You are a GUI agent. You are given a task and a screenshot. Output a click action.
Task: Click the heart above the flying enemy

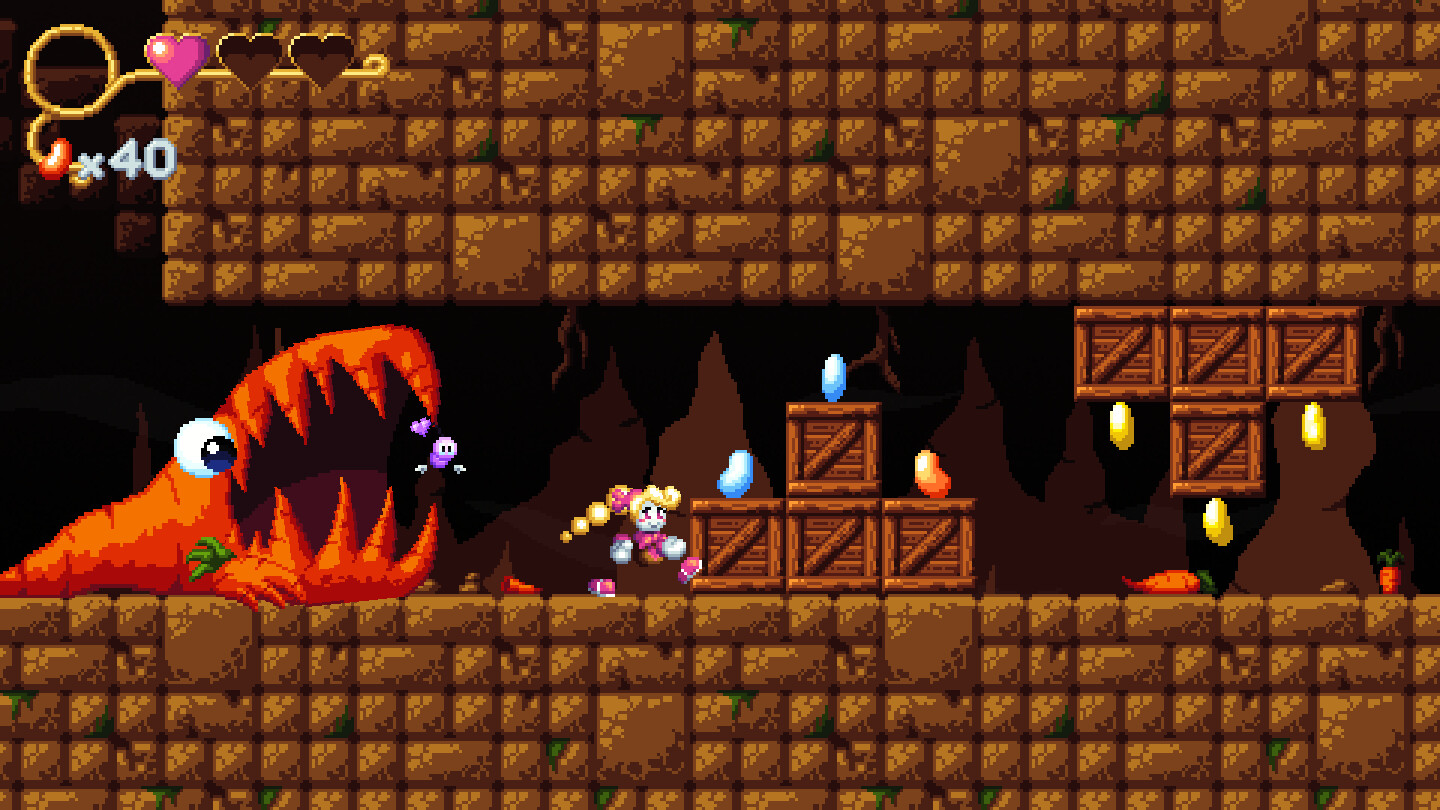coord(418,428)
